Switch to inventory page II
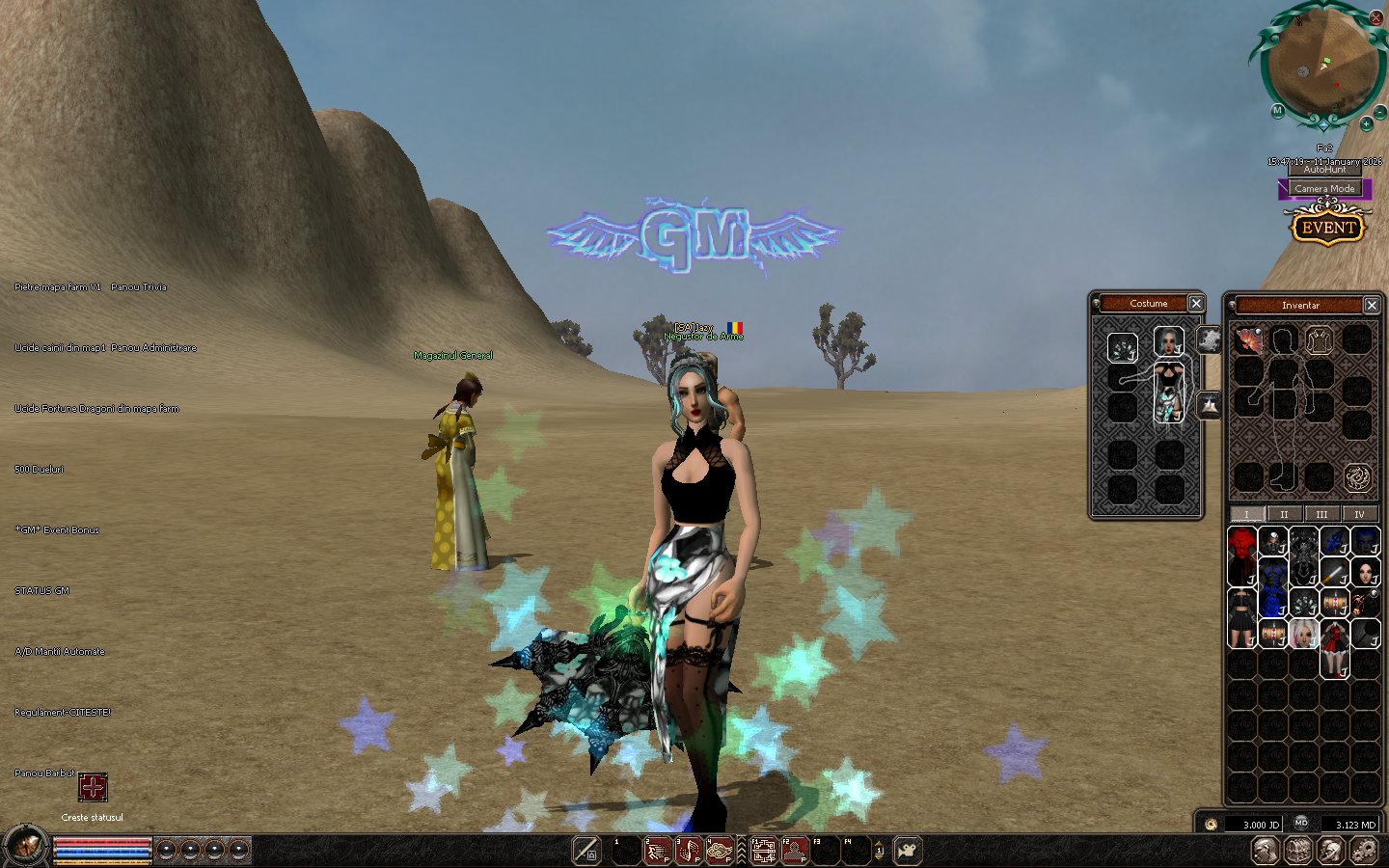 pos(1284,514)
